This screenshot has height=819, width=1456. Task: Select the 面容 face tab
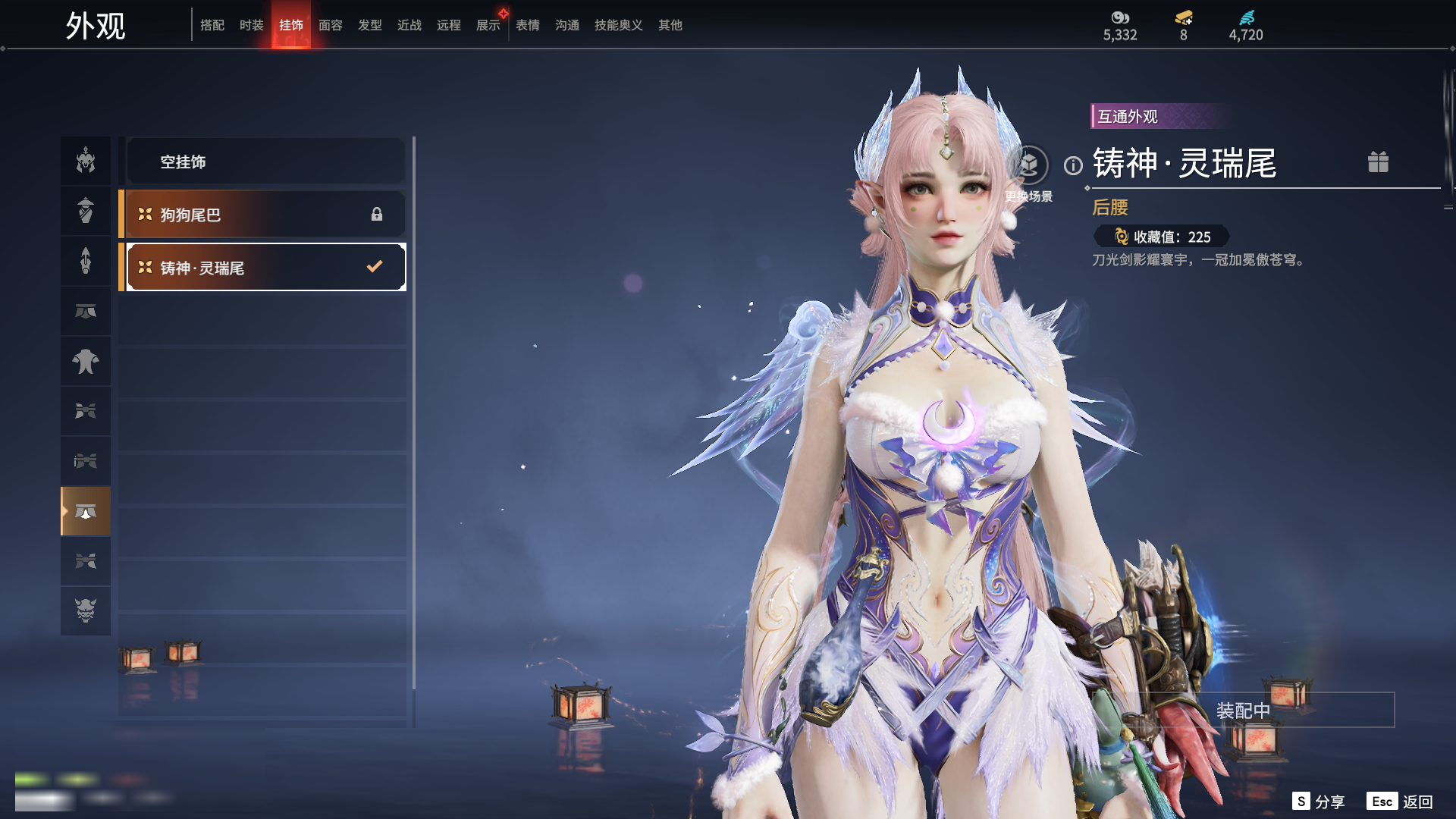tap(330, 25)
